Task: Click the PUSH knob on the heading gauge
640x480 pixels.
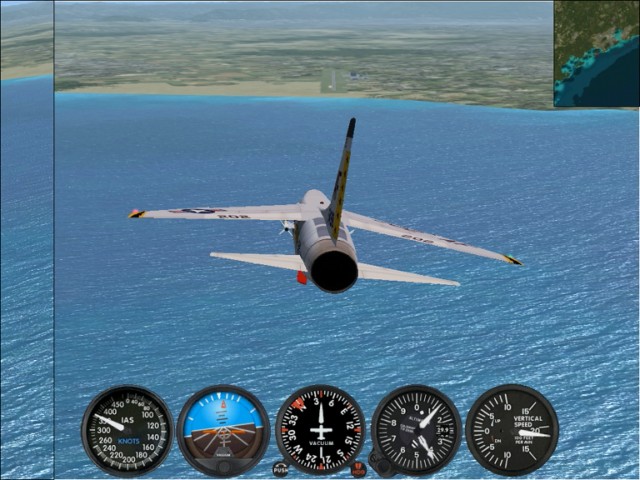Action: [x=280, y=468]
